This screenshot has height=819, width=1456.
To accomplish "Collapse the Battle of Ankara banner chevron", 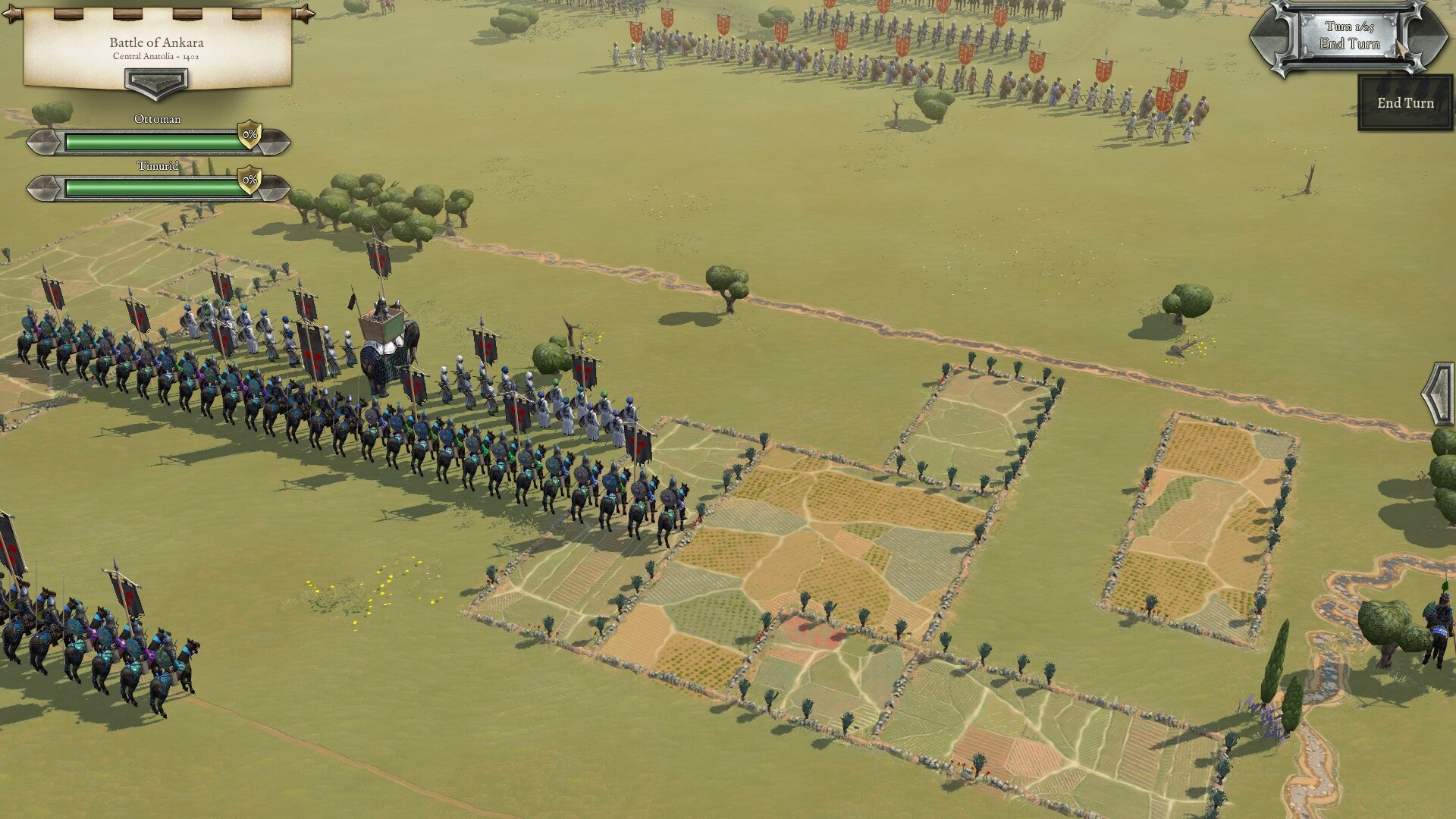I will point(157,83).
